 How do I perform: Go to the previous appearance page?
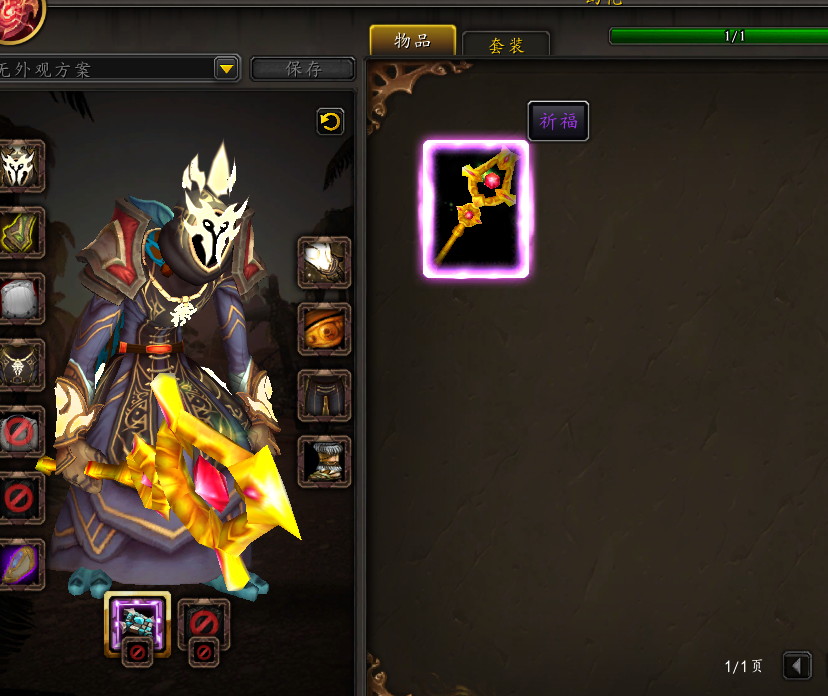click(796, 665)
